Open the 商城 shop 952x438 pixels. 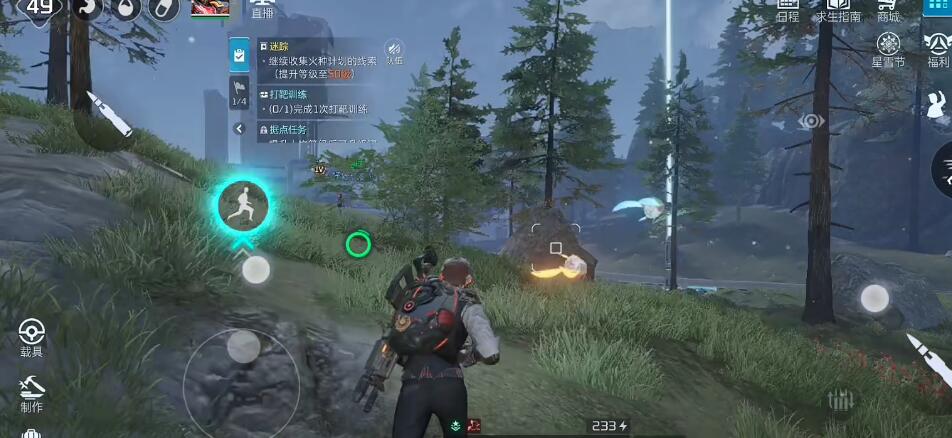(888, 11)
